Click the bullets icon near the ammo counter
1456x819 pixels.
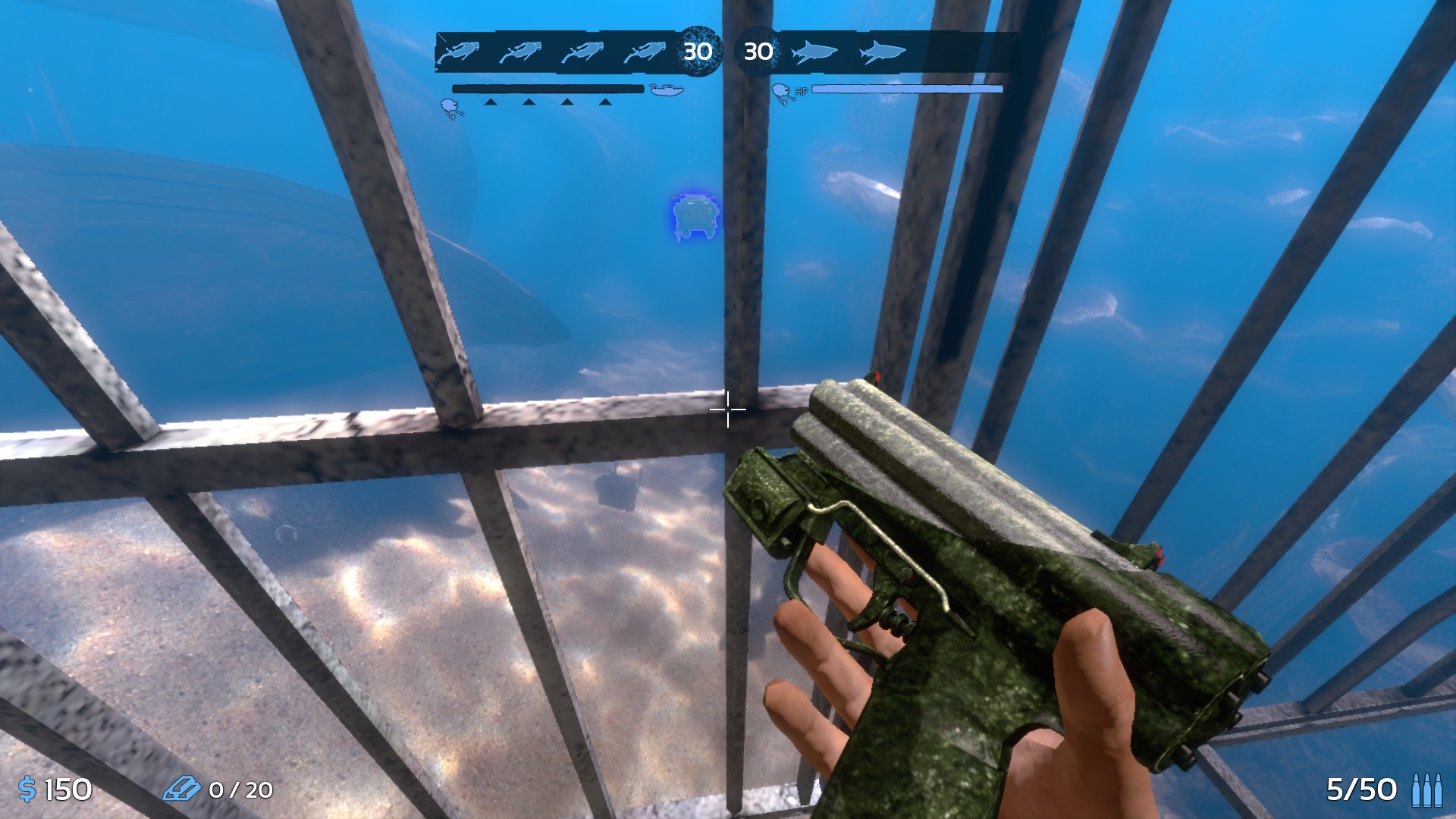(1426, 790)
